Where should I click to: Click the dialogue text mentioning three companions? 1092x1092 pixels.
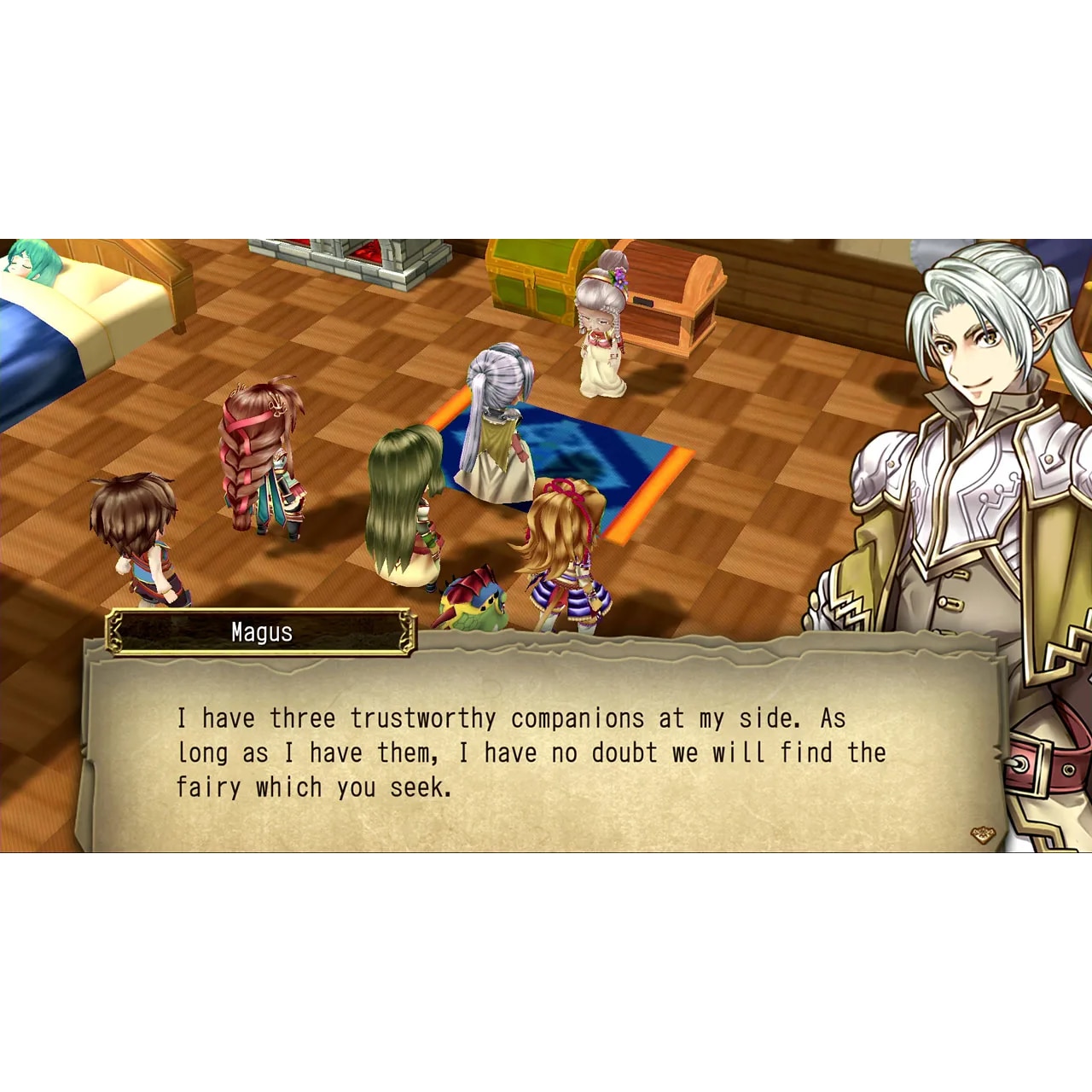pyautogui.click(x=512, y=718)
